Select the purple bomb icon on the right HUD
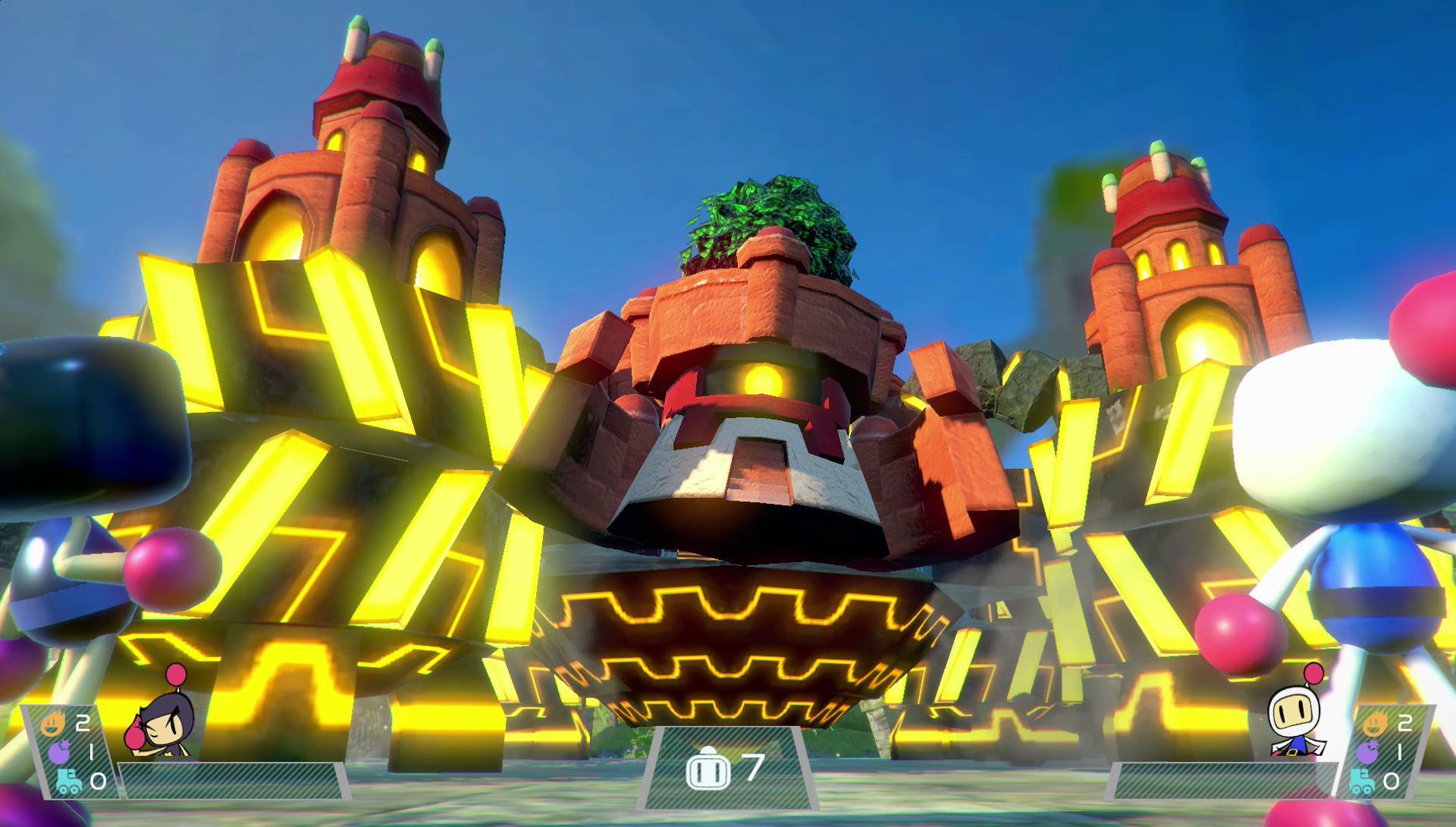Screen dimensions: 1456x827 (x=1369, y=751)
